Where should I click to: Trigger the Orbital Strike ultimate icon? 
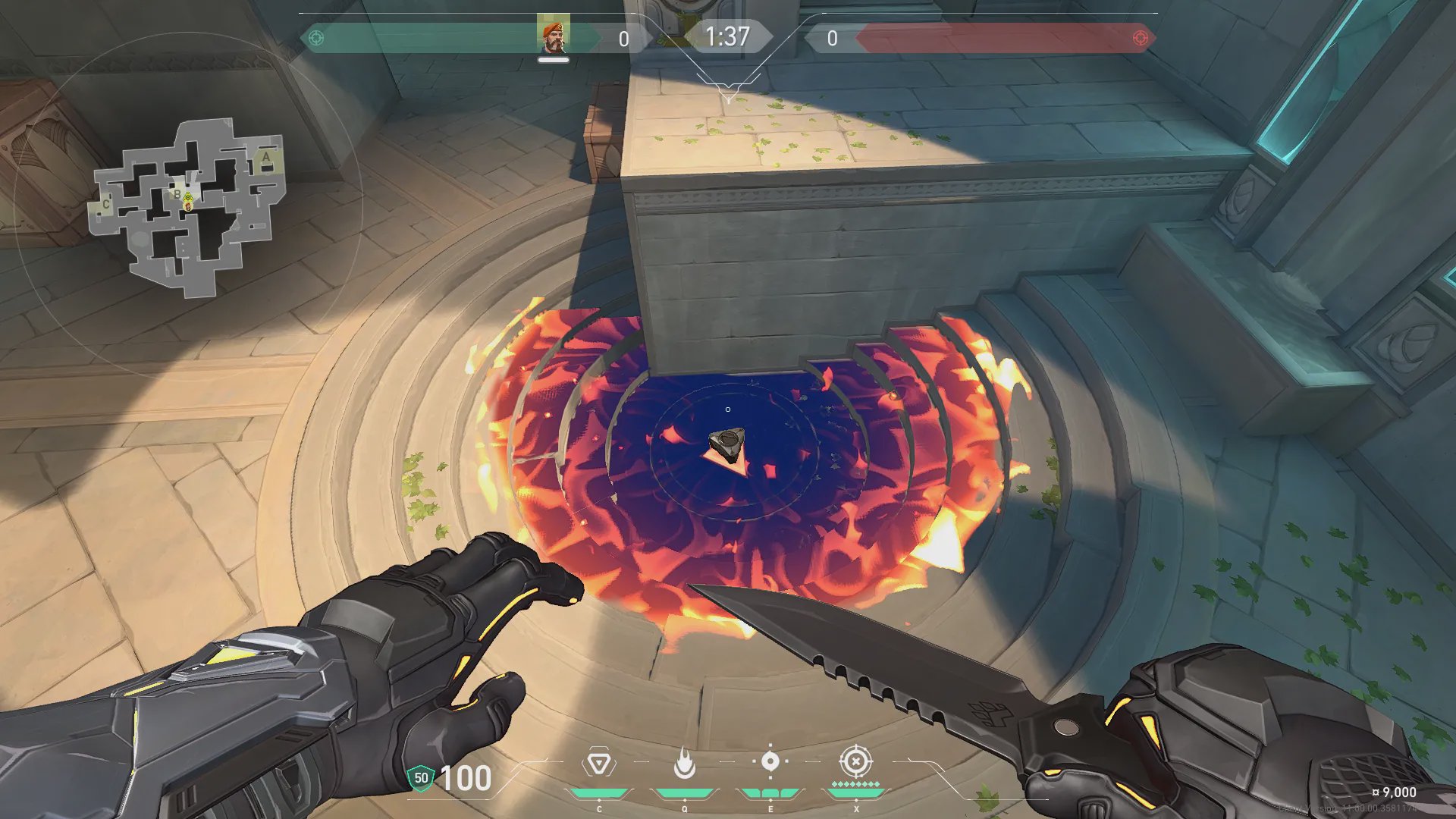click(855, 761)
